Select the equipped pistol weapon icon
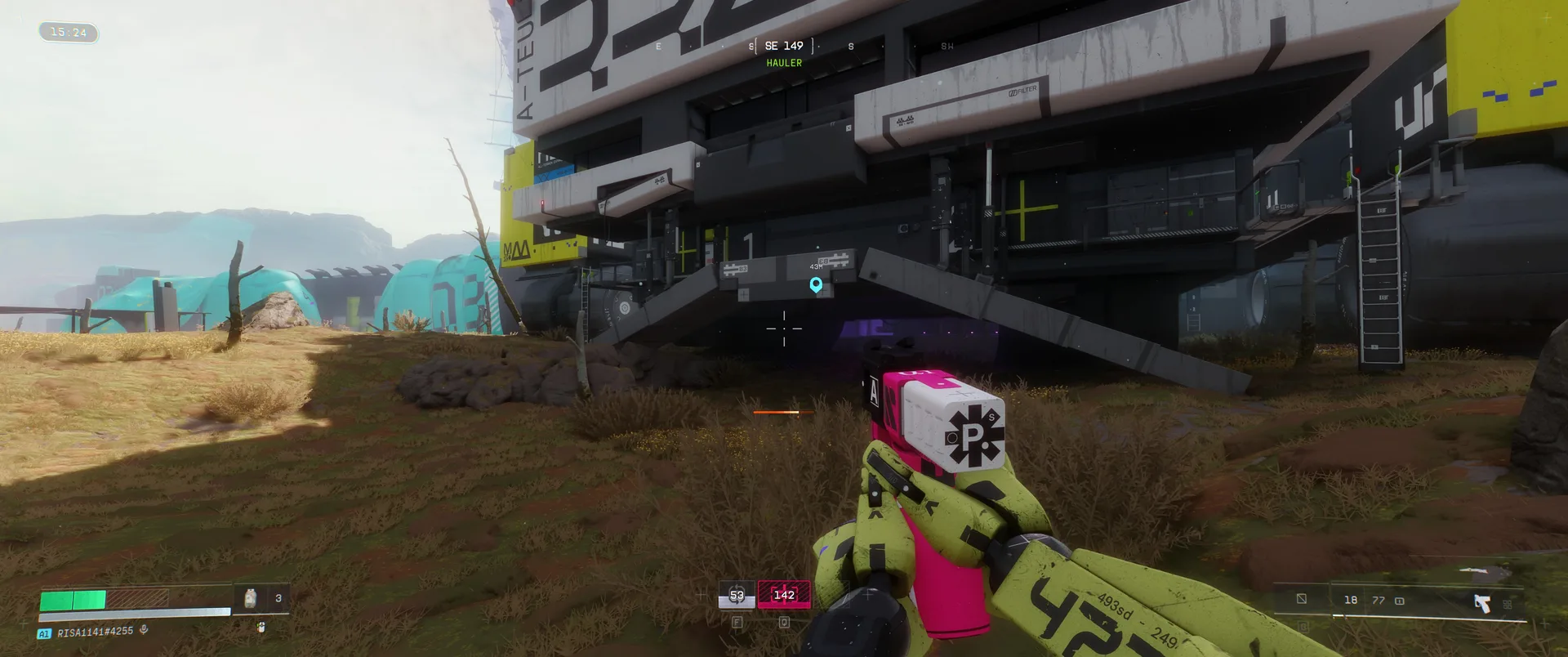 pyautogui.click(x=1481, y=603)
